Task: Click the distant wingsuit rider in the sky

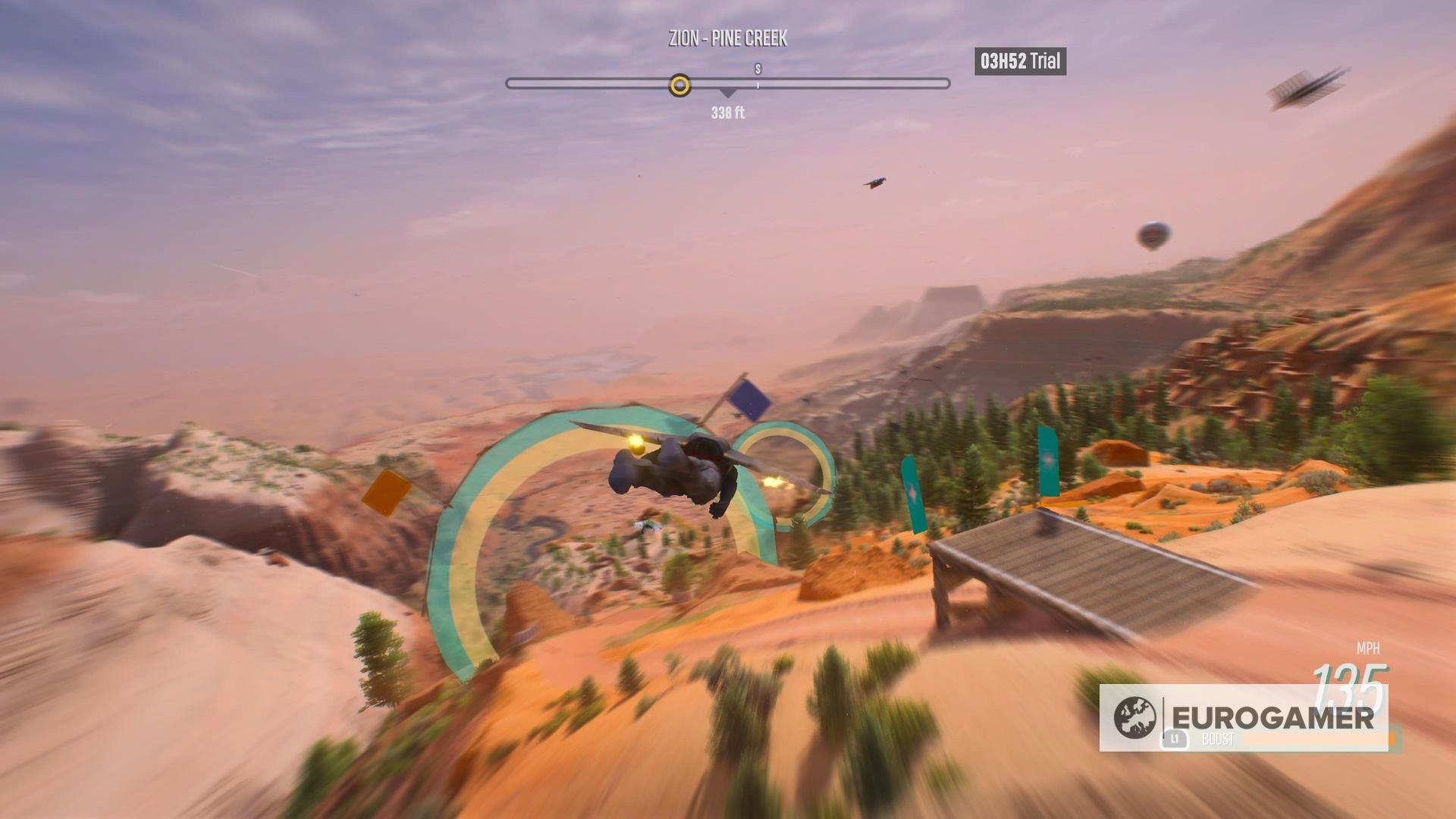Action: tap(874, 182)
